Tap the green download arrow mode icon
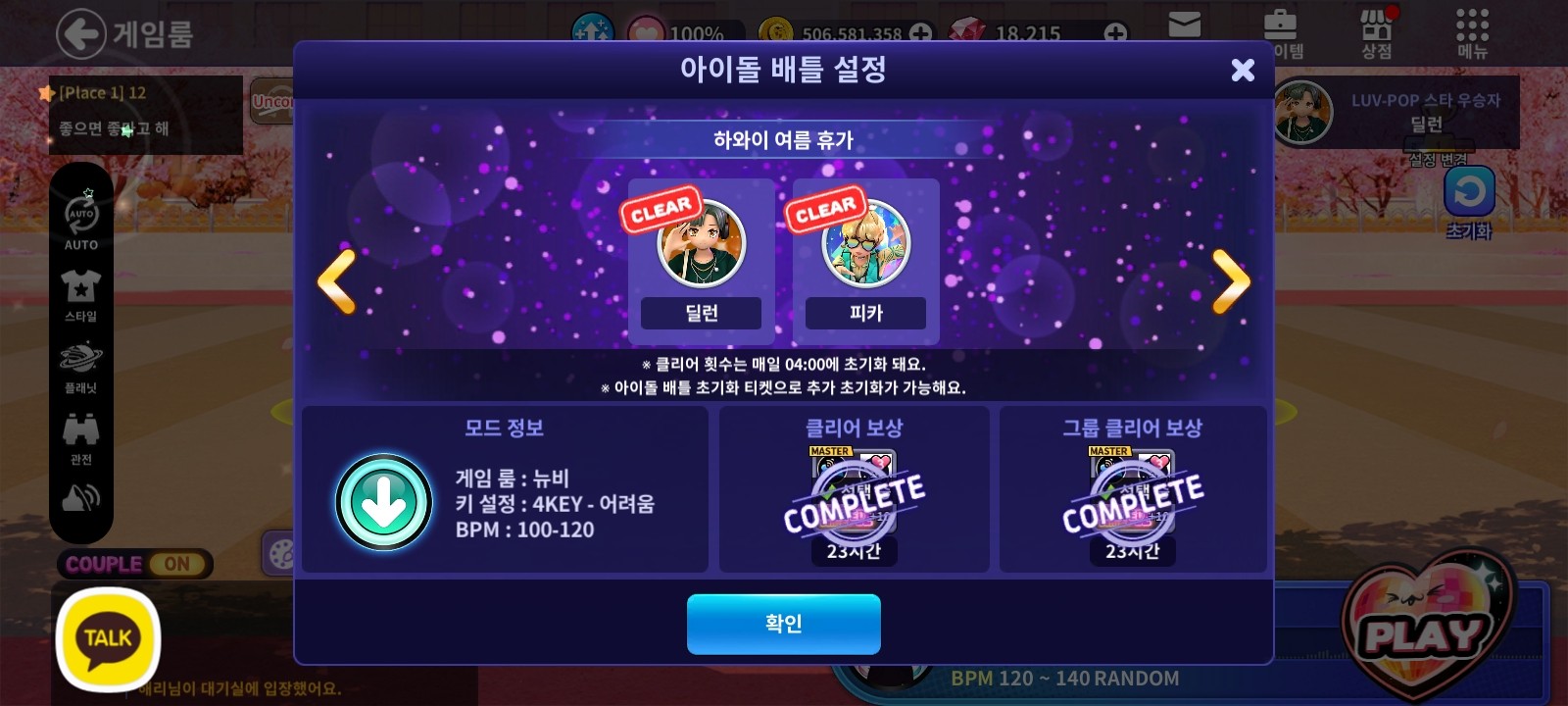The height and width of the screenshot is (706, 1568). click(x=384, y=502)
